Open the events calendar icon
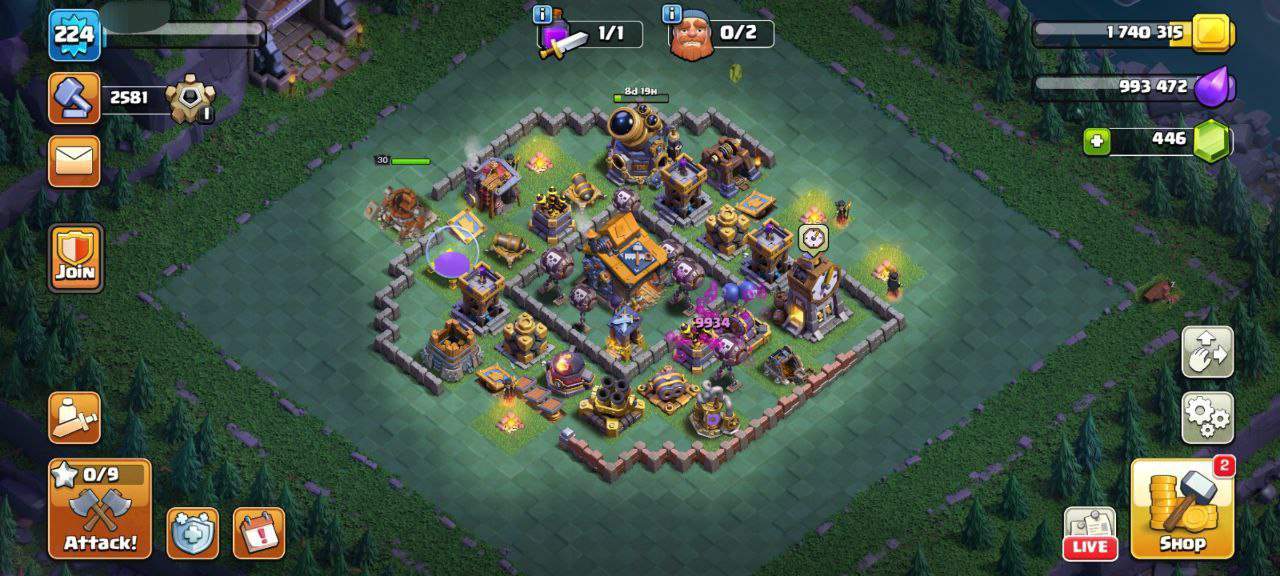Screen dimensions: 1280x576 pyautogui.click(x=259, y=533)
